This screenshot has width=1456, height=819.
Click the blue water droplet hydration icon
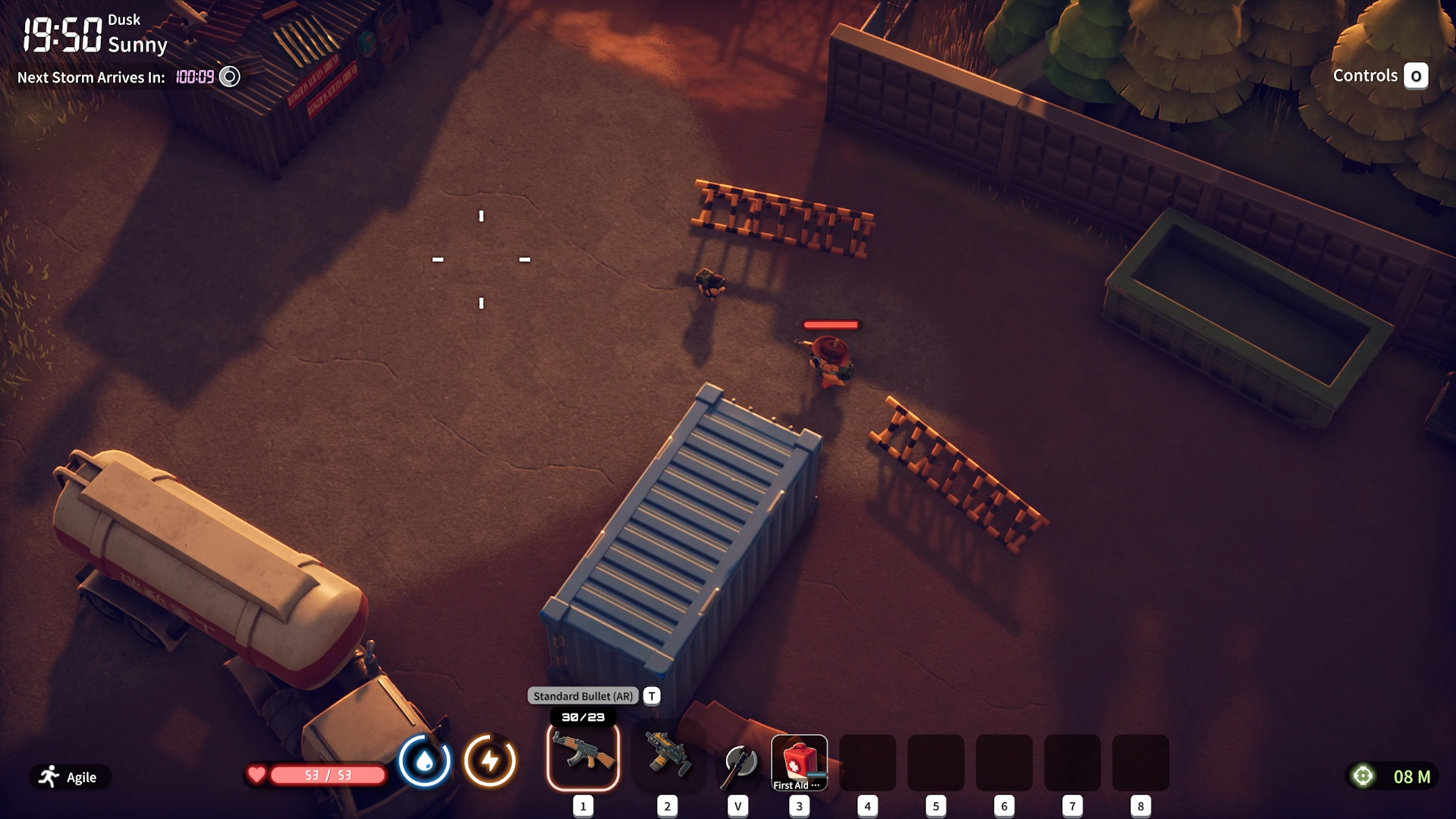(x=425, y=760)
